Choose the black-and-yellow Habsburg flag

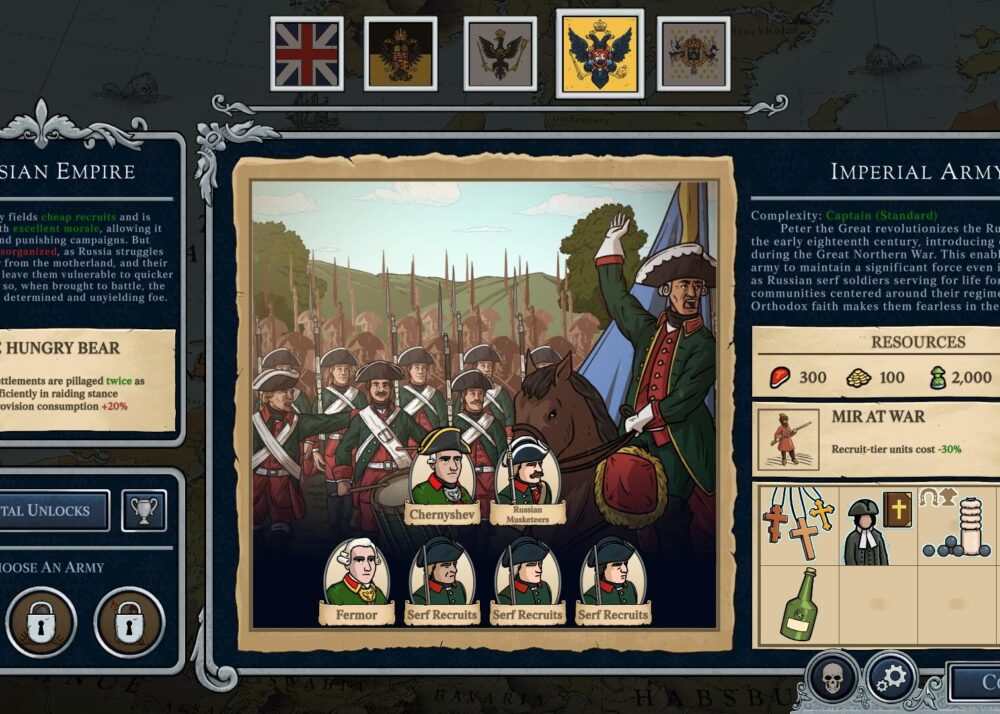point(400,53)
